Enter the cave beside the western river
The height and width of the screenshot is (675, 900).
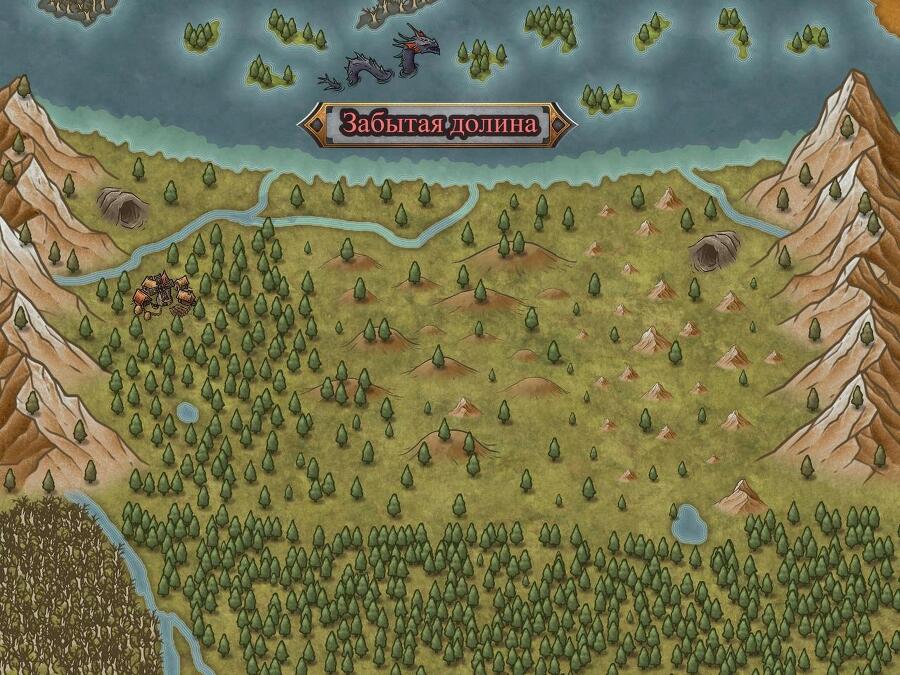tap(123, 207)
